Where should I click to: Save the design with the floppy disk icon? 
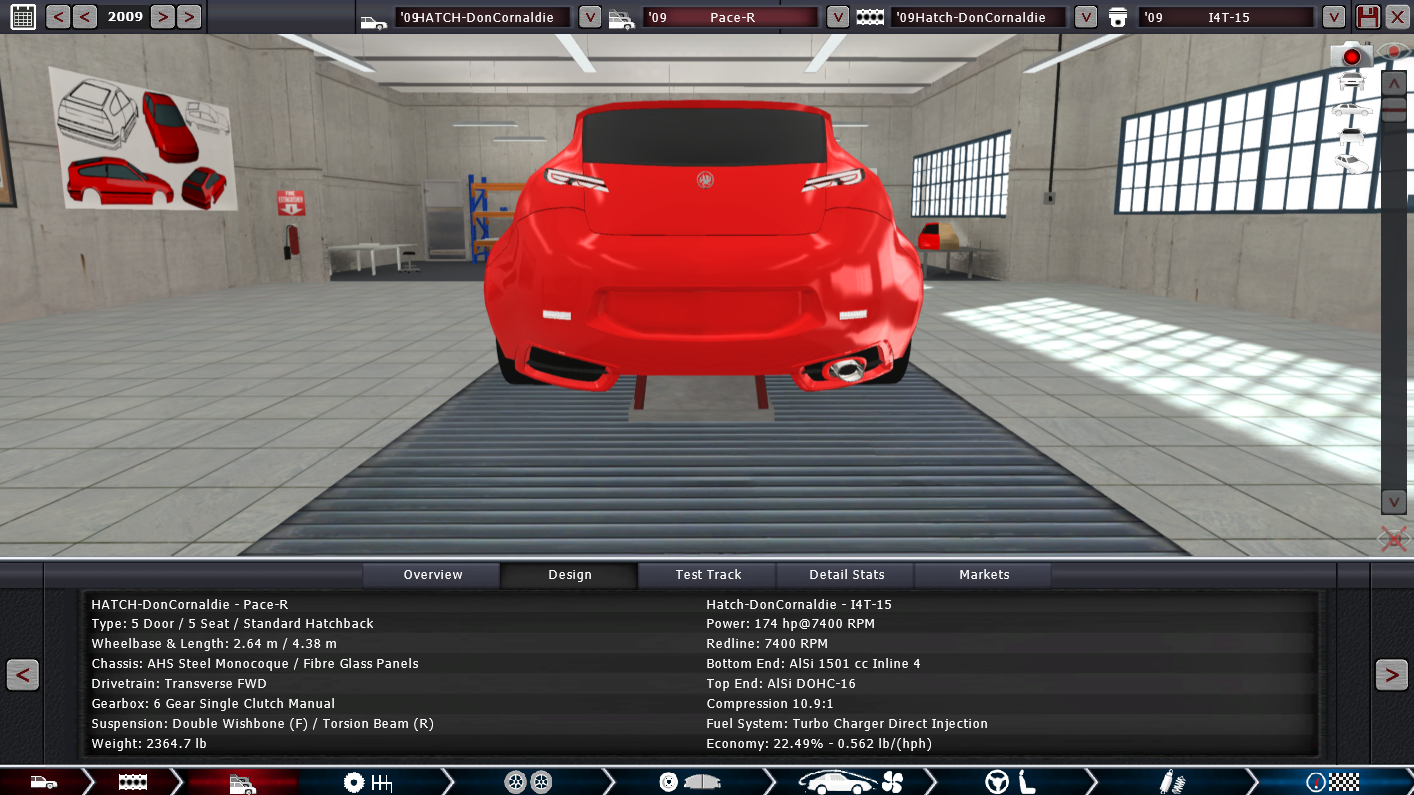tap(1367, 17)
